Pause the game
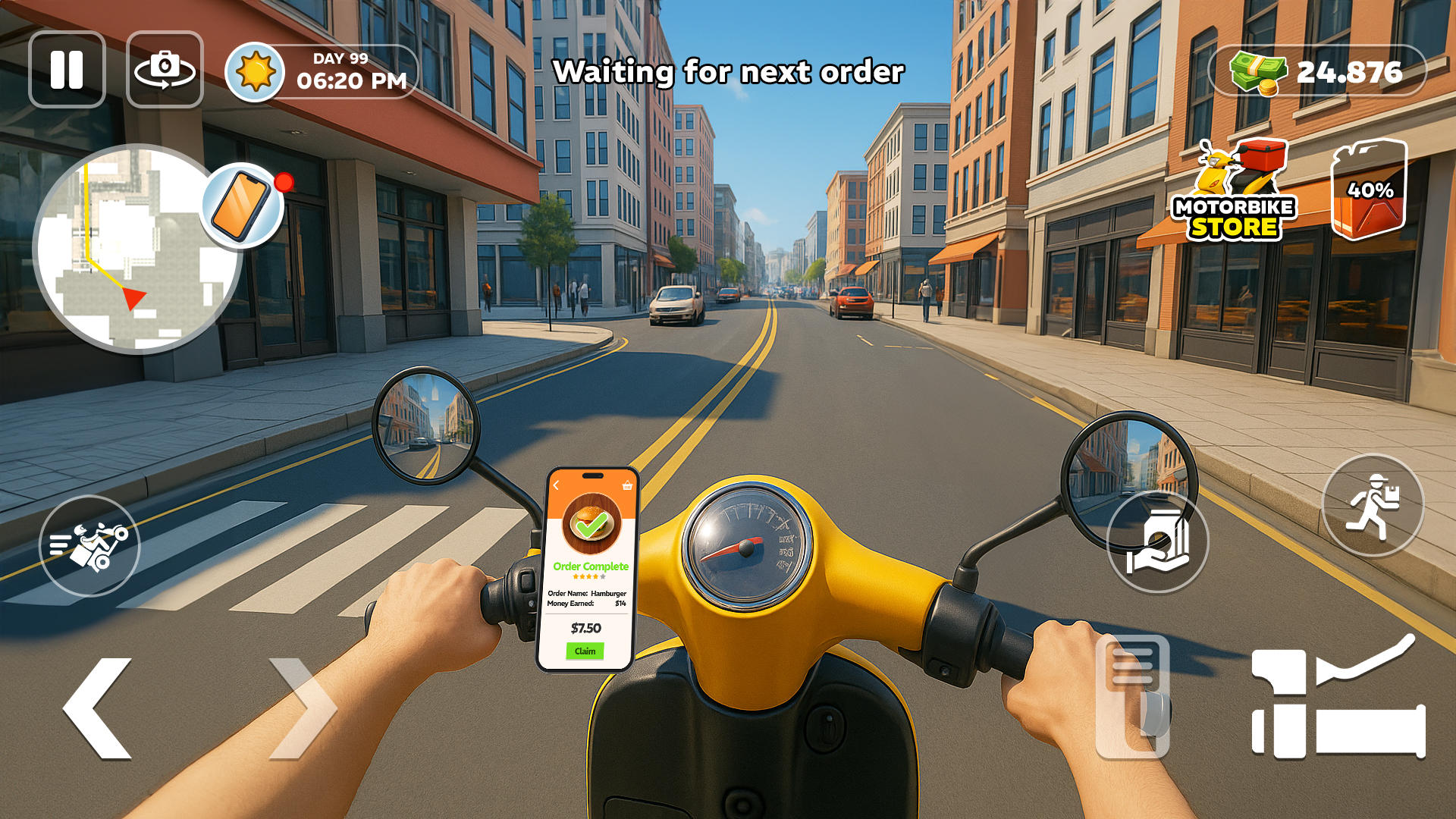This screenshot has height=819, width=1456. click(67, 70)
